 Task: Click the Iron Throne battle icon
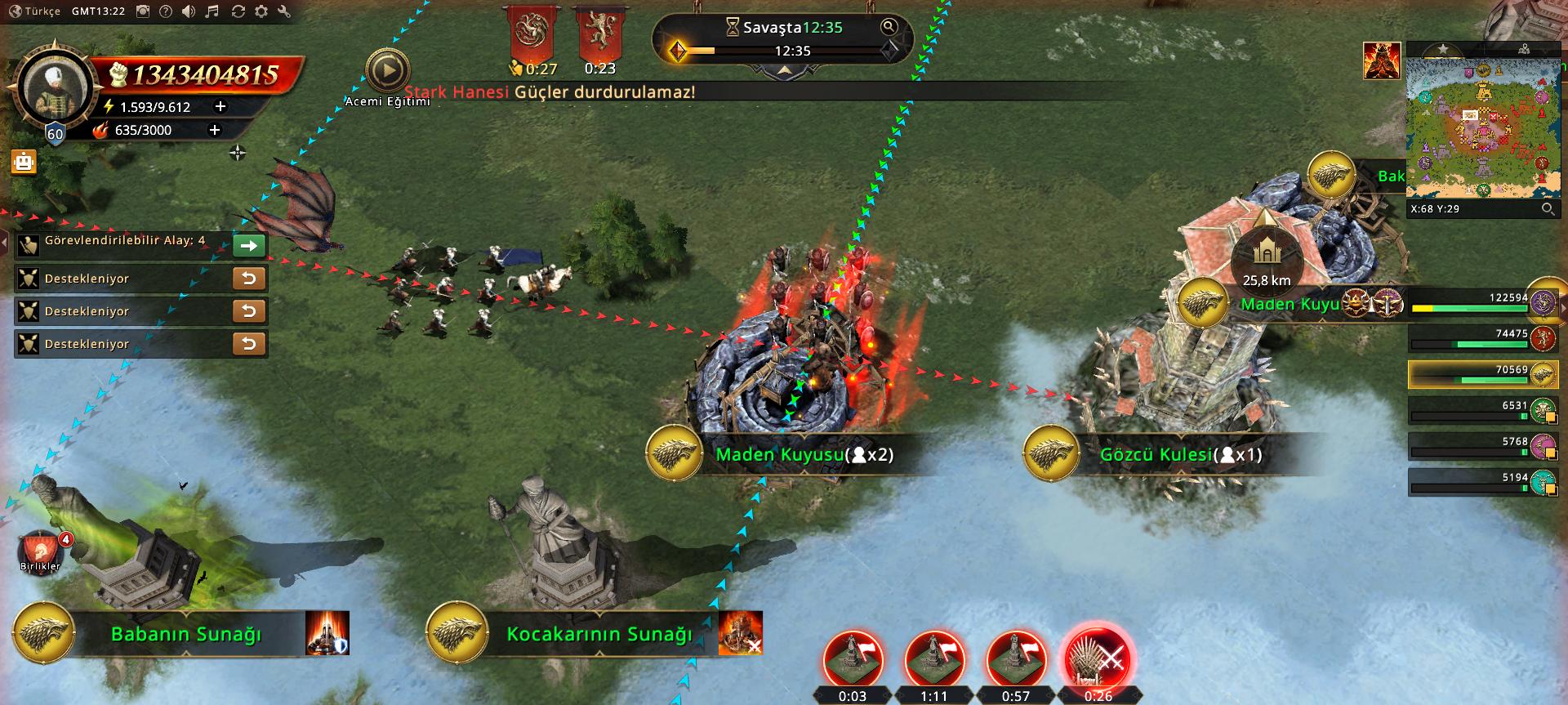tap(1098, 658)
